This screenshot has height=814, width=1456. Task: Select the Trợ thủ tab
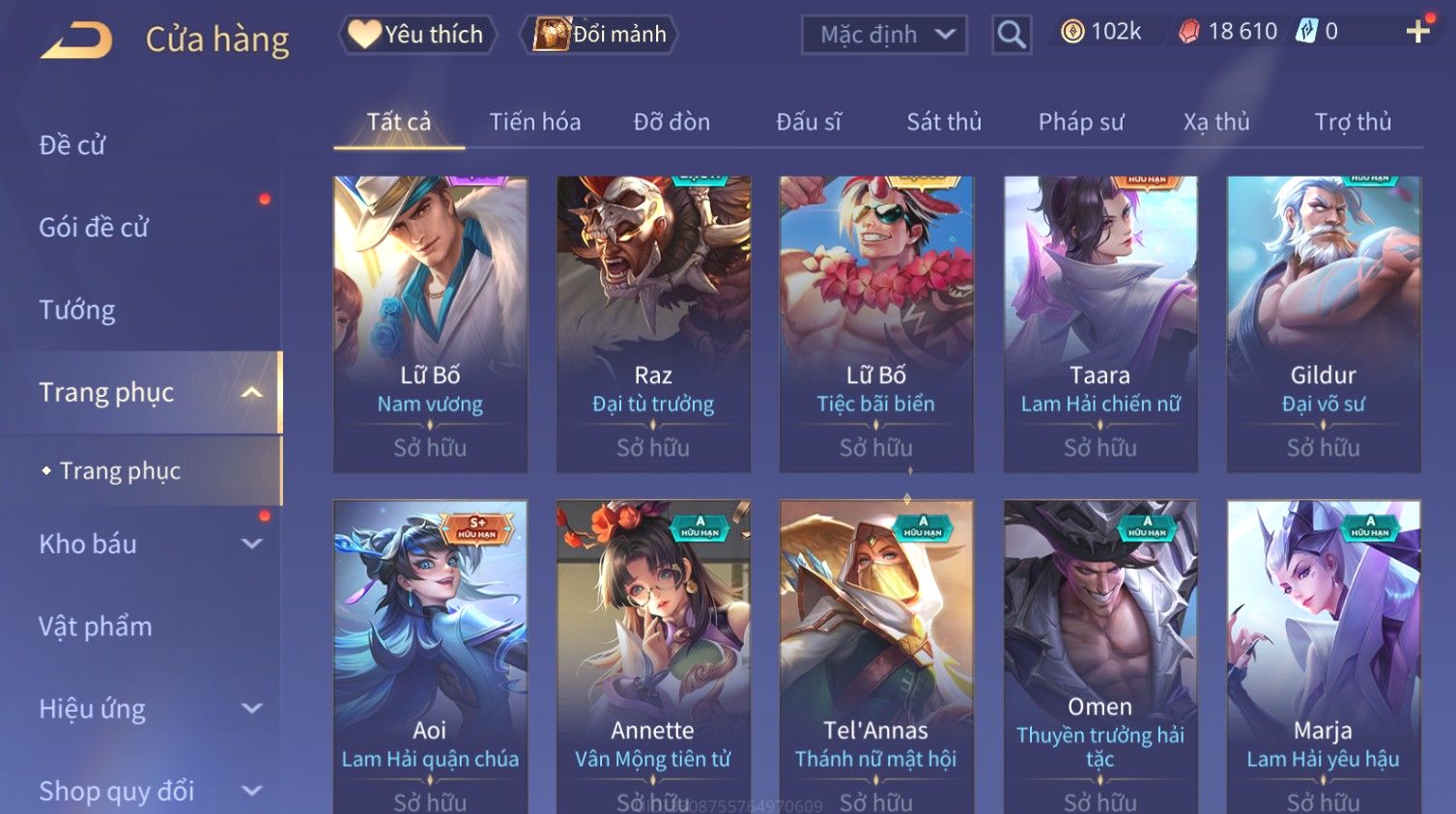[1353, 123]
